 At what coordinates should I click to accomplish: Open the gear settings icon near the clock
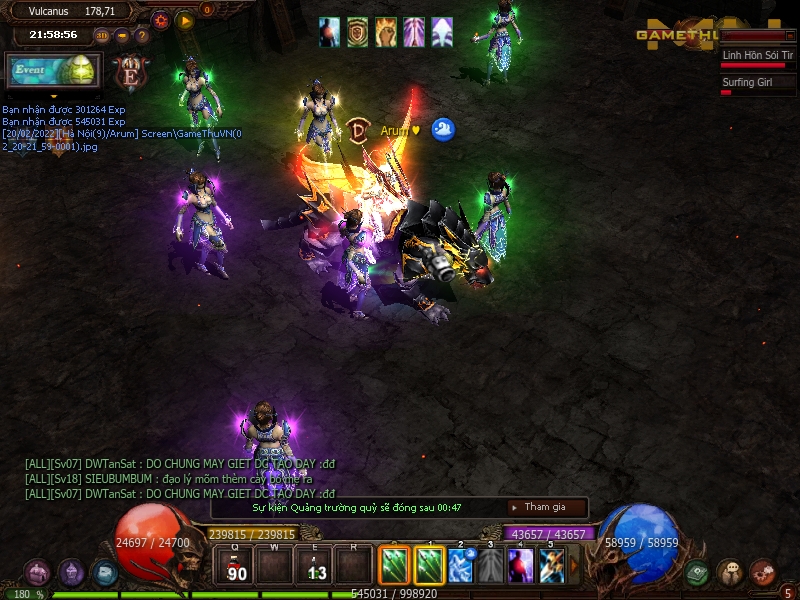(x=160, y=19)
